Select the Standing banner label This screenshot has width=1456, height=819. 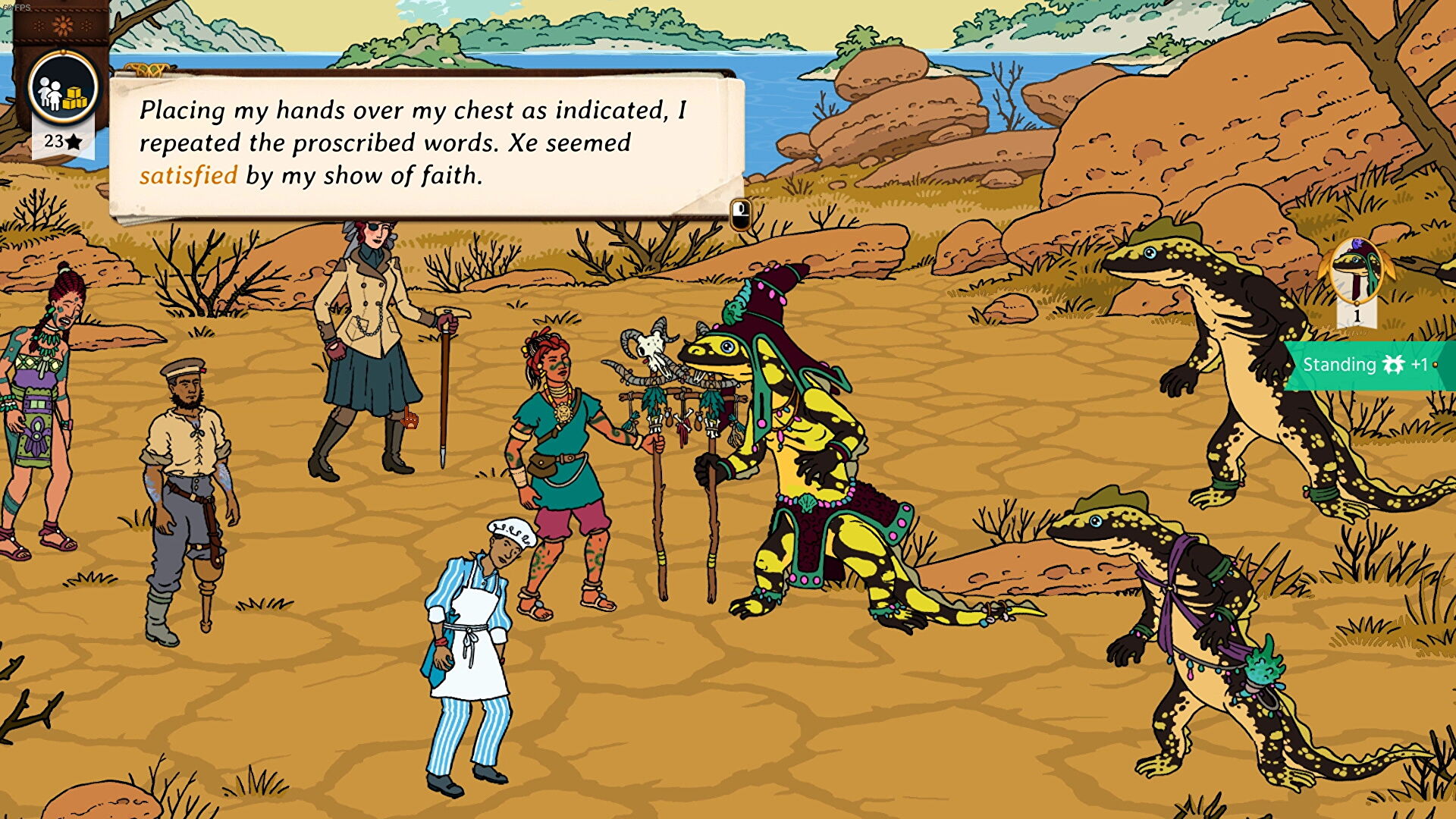(1338, 365)
